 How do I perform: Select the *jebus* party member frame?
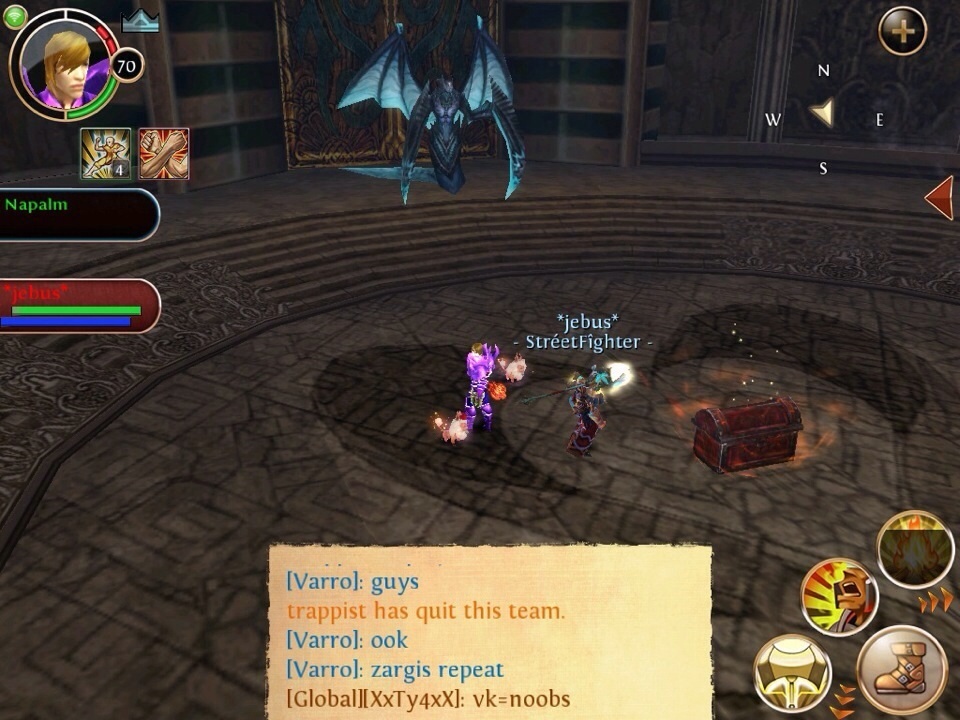tap(78, 305)
